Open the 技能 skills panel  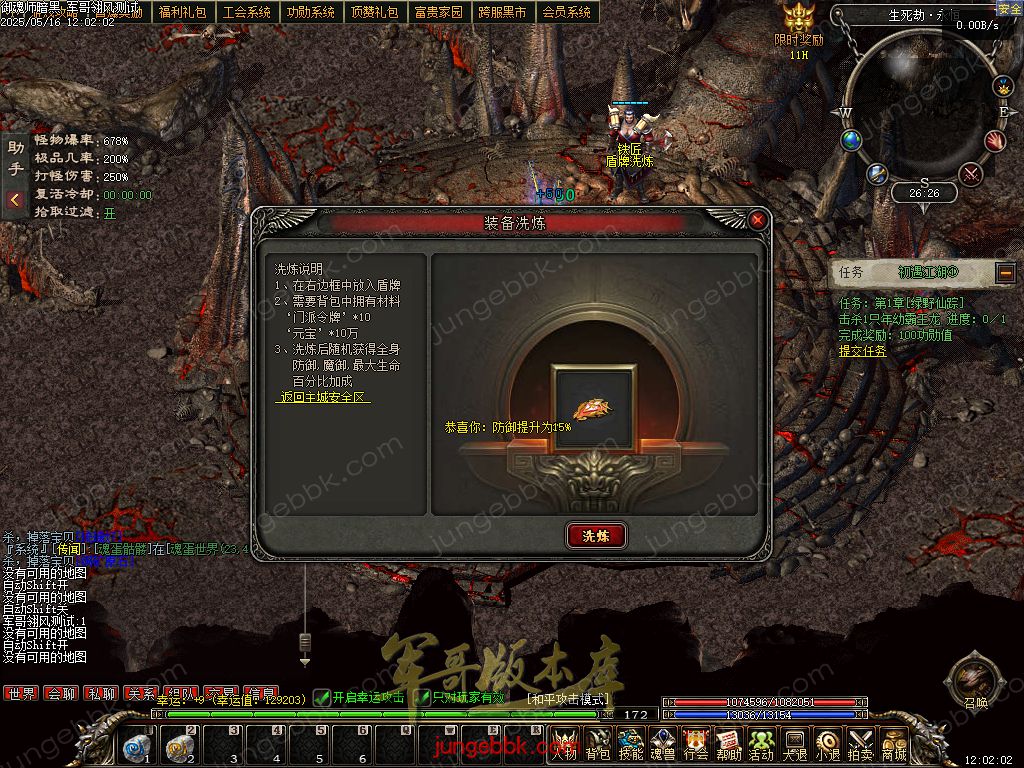click(x=630, y=744)
